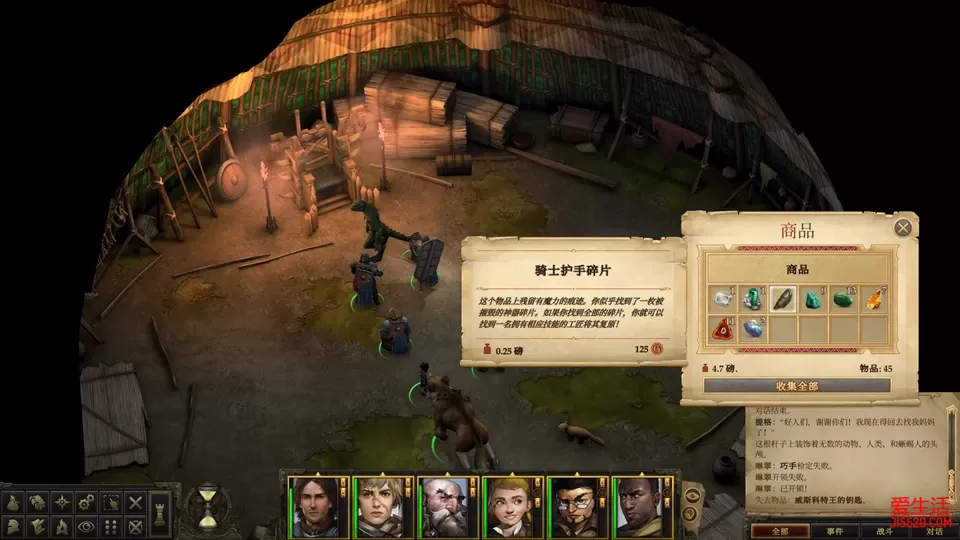Select the red triangular gem stack
The height and width of the screenshot is (540, 960).
pyautogui.click(x=722, y=329)
